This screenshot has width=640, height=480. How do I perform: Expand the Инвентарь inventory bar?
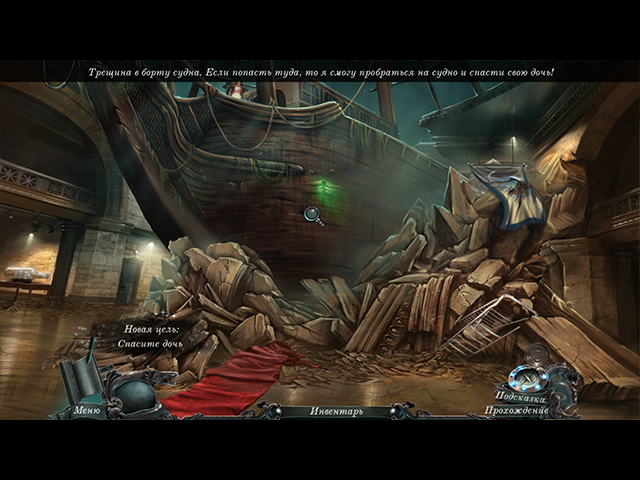point(335,411)
